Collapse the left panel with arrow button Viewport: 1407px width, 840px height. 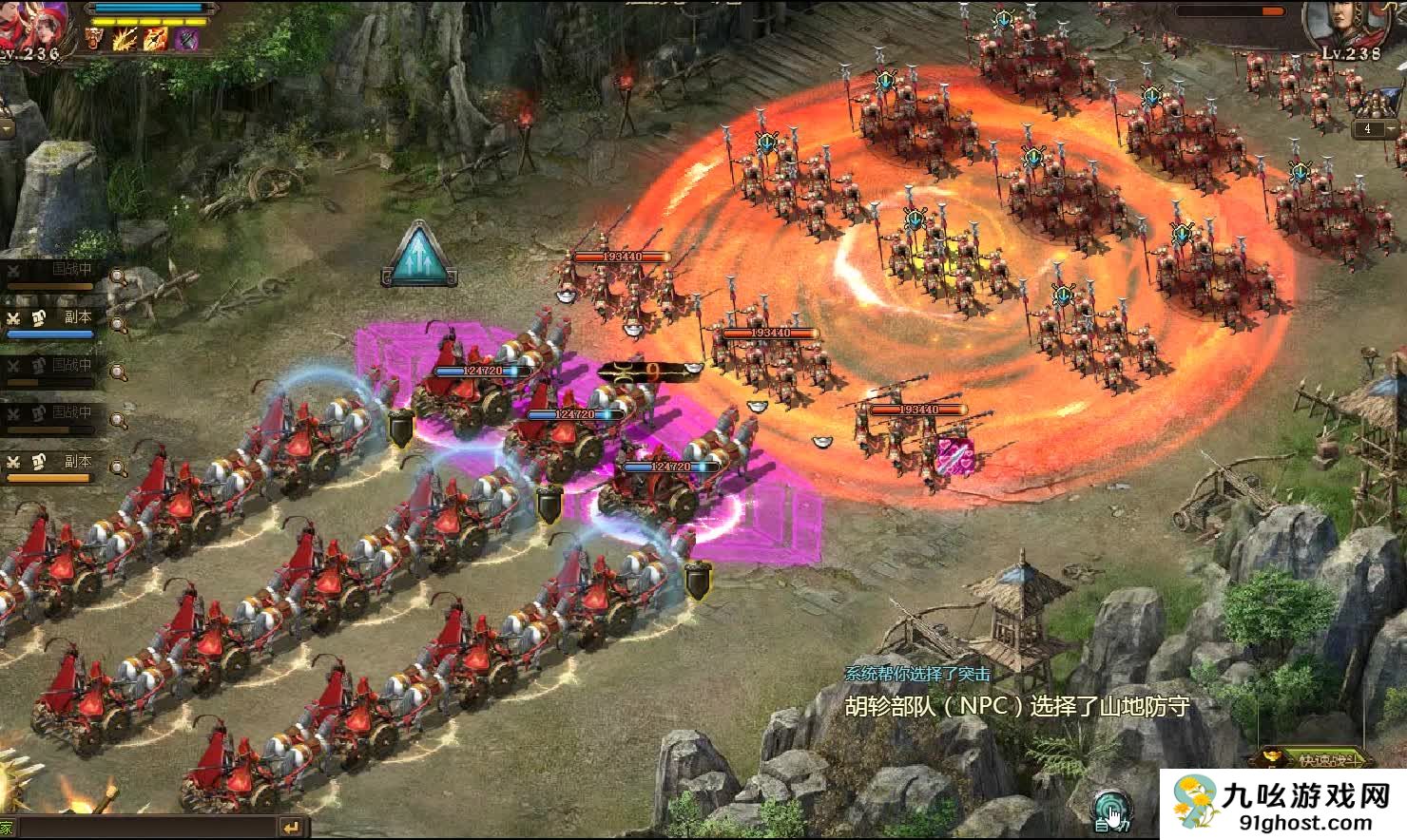6,128
